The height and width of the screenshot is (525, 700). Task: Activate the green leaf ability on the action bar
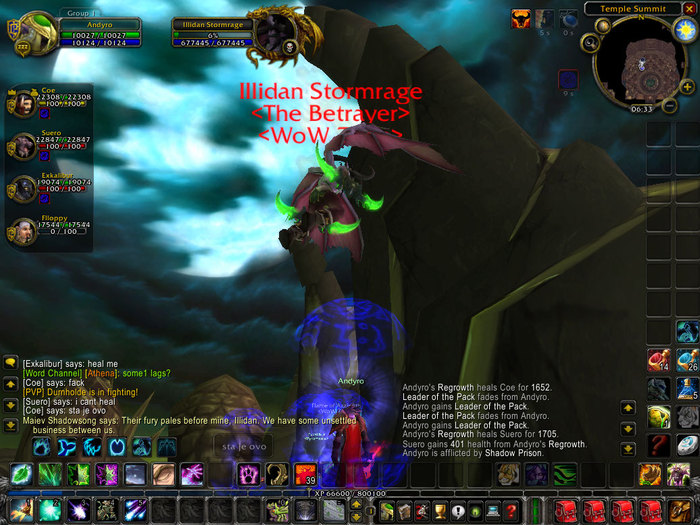tap(22, 474)
